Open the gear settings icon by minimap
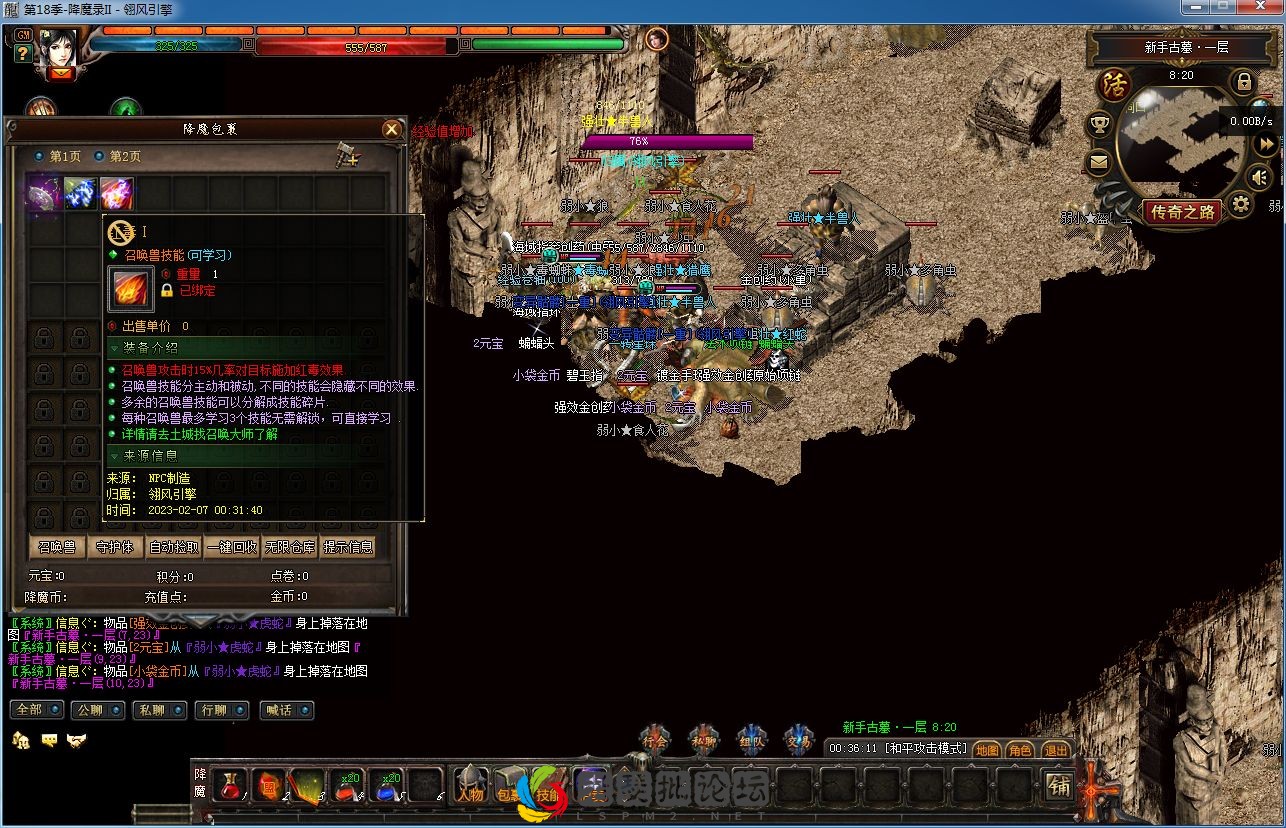Screen dimensions: 1286x828 point(1240,206)
